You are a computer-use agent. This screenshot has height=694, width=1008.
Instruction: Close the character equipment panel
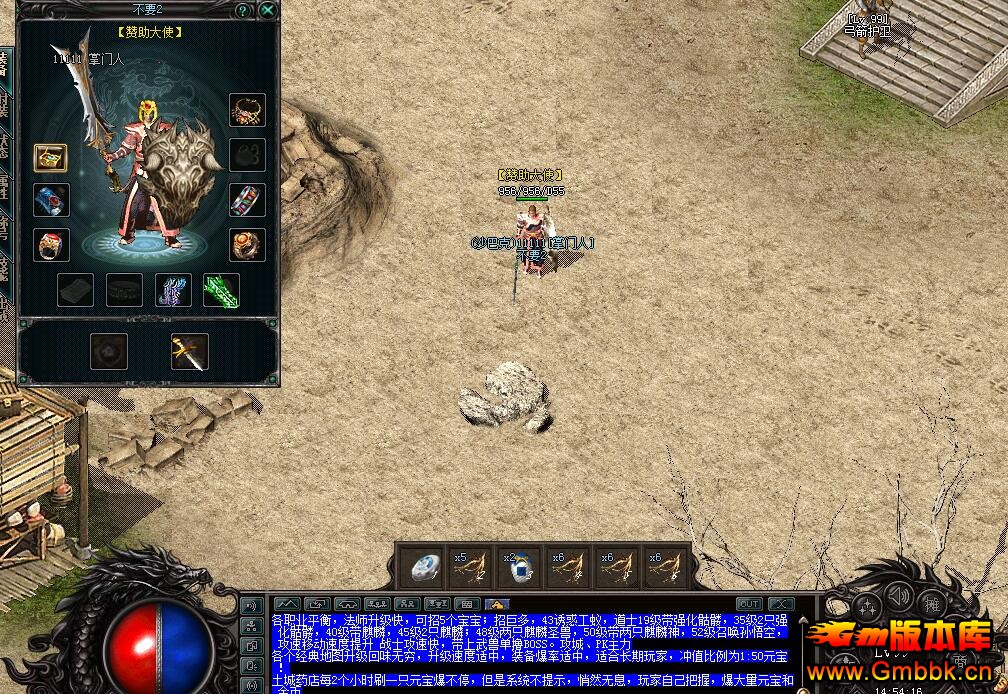coord(267,11)
